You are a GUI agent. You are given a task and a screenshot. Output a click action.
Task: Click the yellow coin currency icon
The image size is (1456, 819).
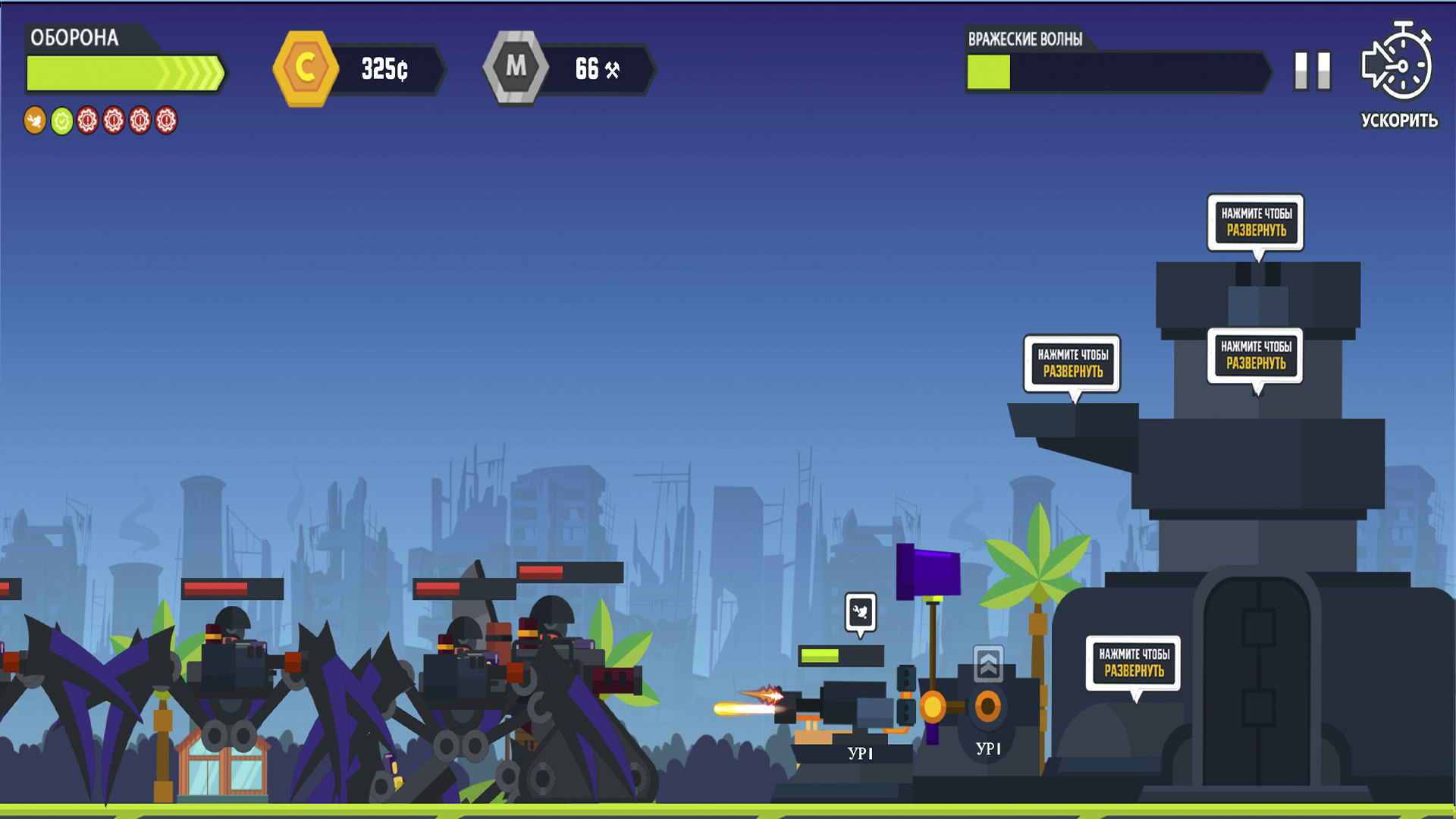pyautogui.click(x=306, y=68)
